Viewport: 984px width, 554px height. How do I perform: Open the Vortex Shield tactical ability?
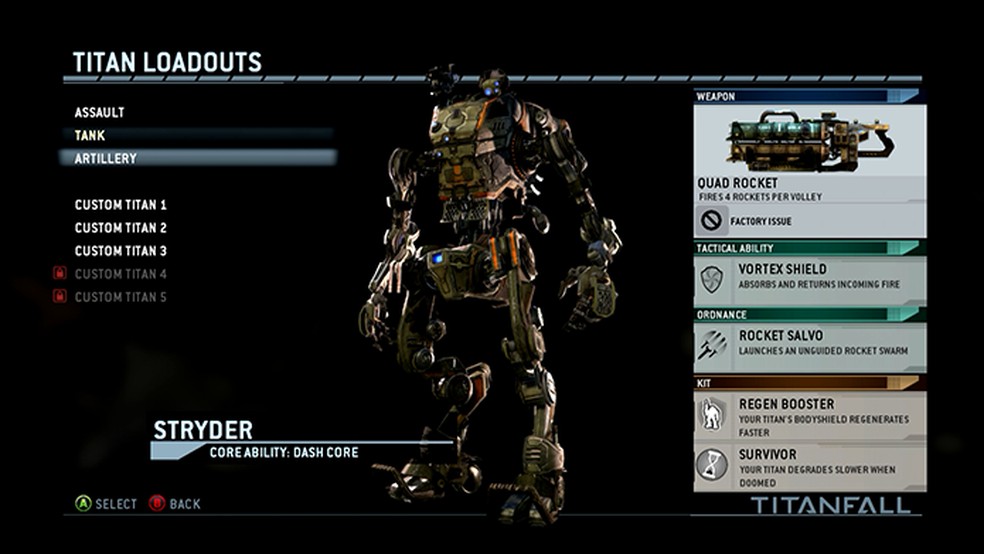pyautogui.click(x=809, y=279)
